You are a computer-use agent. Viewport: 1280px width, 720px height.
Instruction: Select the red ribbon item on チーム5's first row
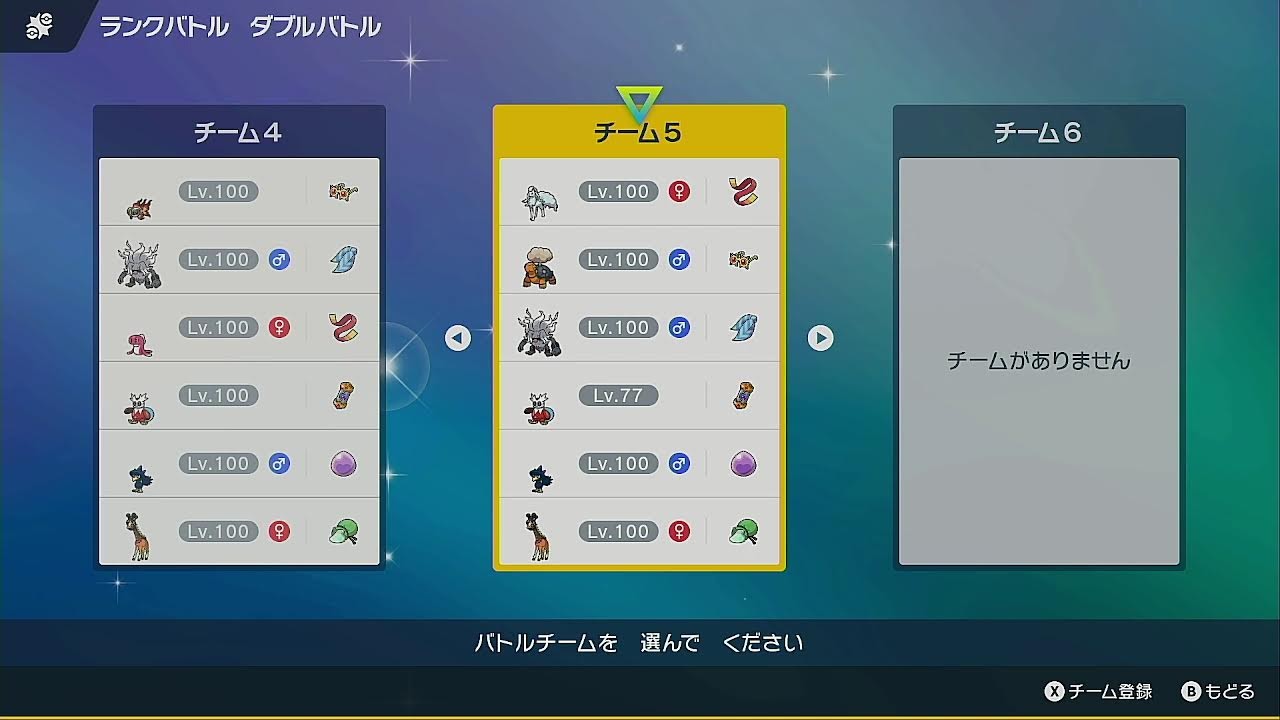743,191
